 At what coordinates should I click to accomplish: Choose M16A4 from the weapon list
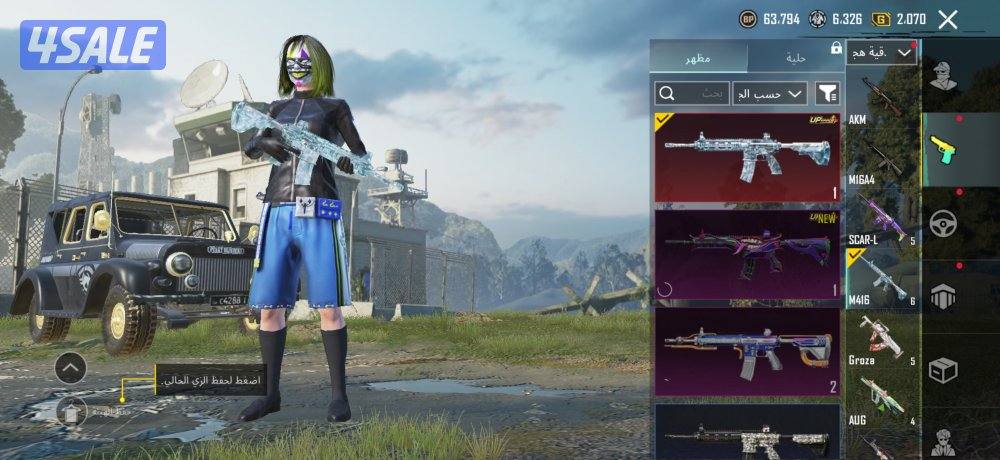coord(882,158)
